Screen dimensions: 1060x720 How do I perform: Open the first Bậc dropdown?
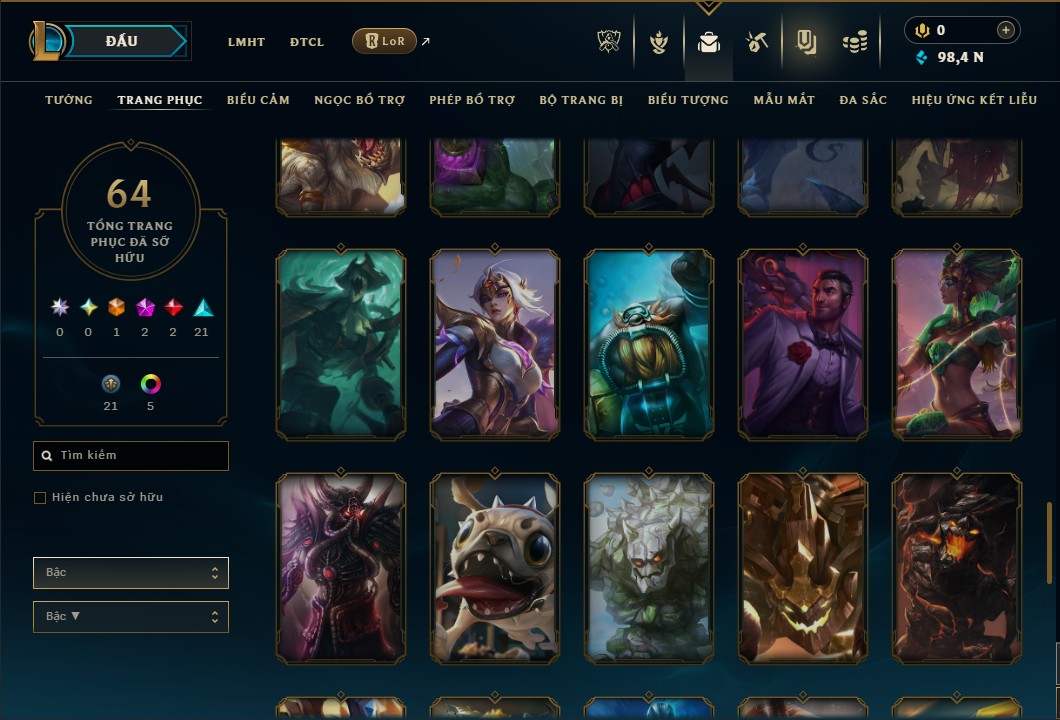[x=131, y=573]
